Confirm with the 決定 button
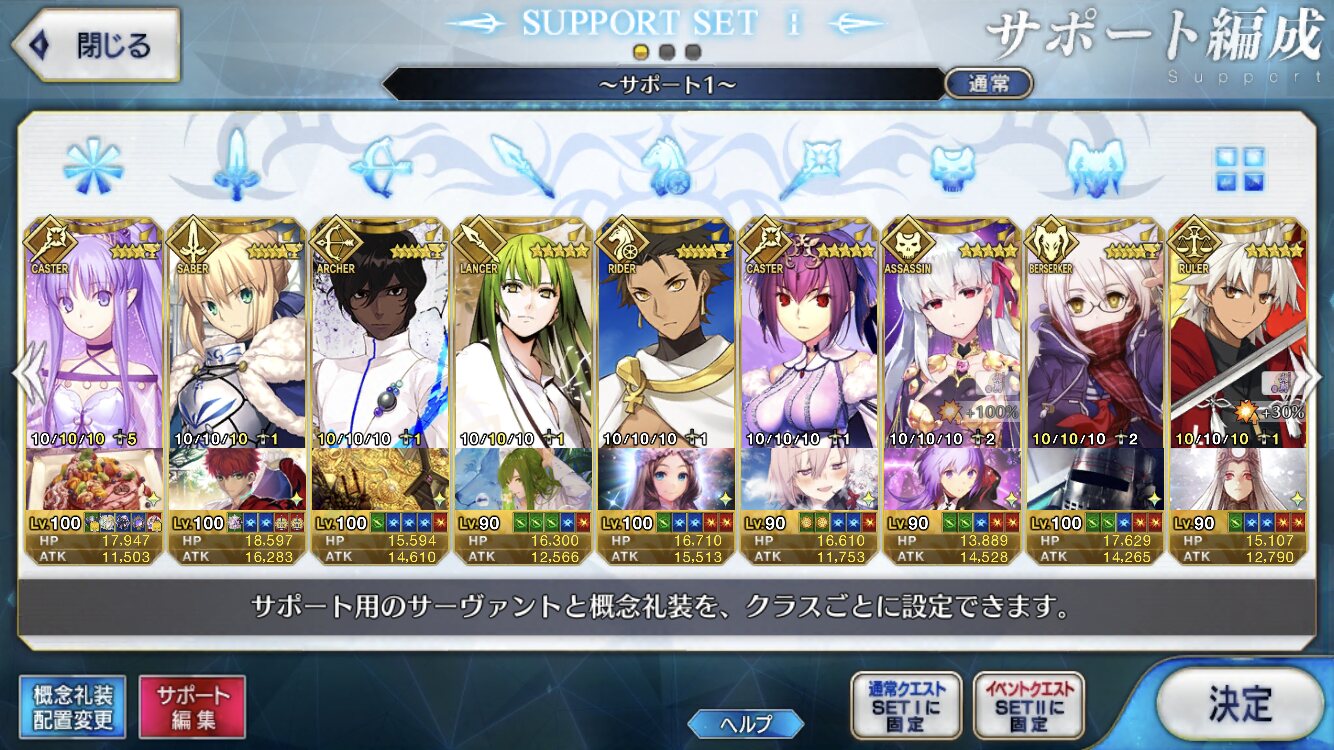The height and width of the screenshot is (750, 1334). [x=1240, y=703]
